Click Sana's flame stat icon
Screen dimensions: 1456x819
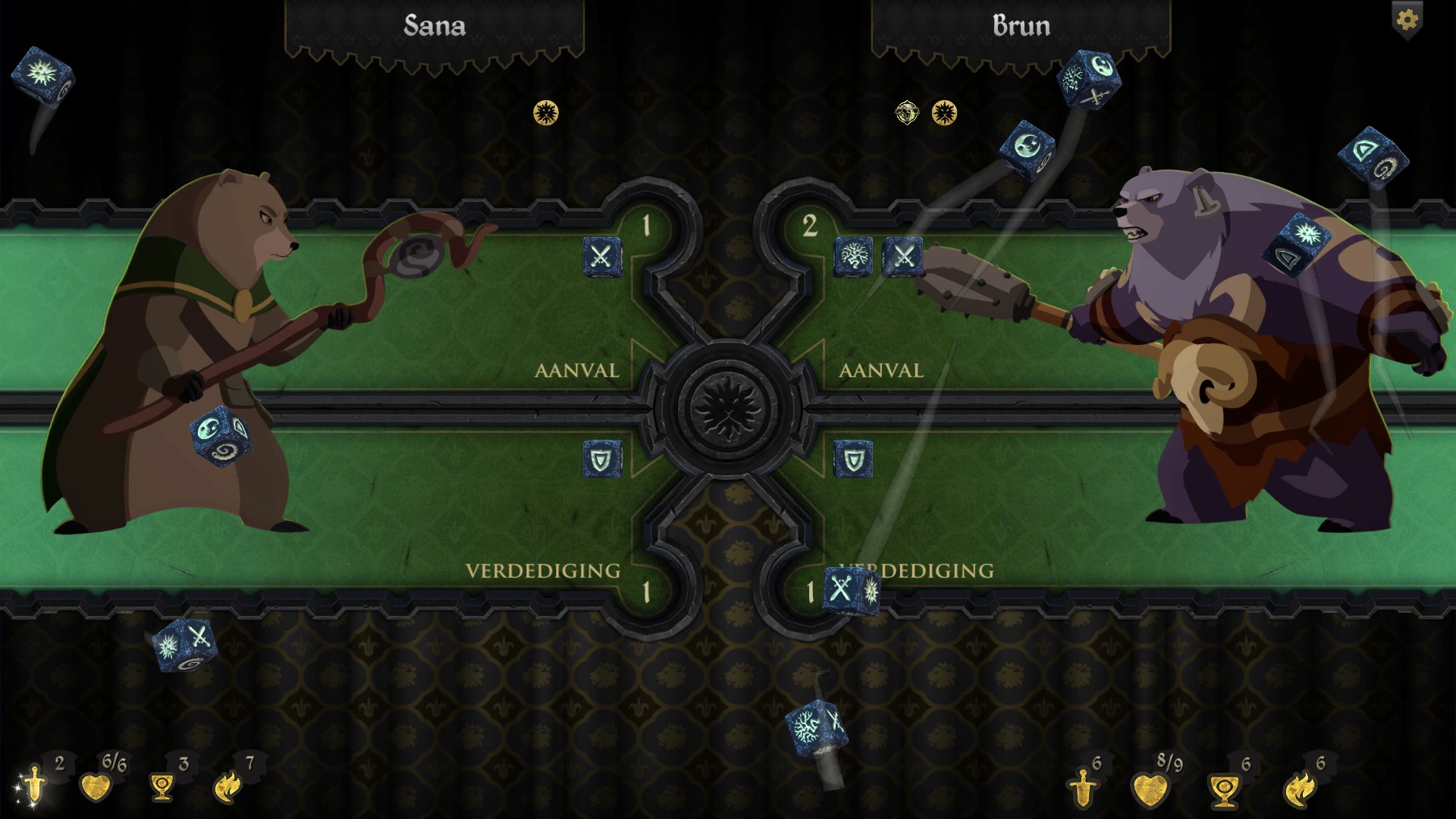point(227,787)
